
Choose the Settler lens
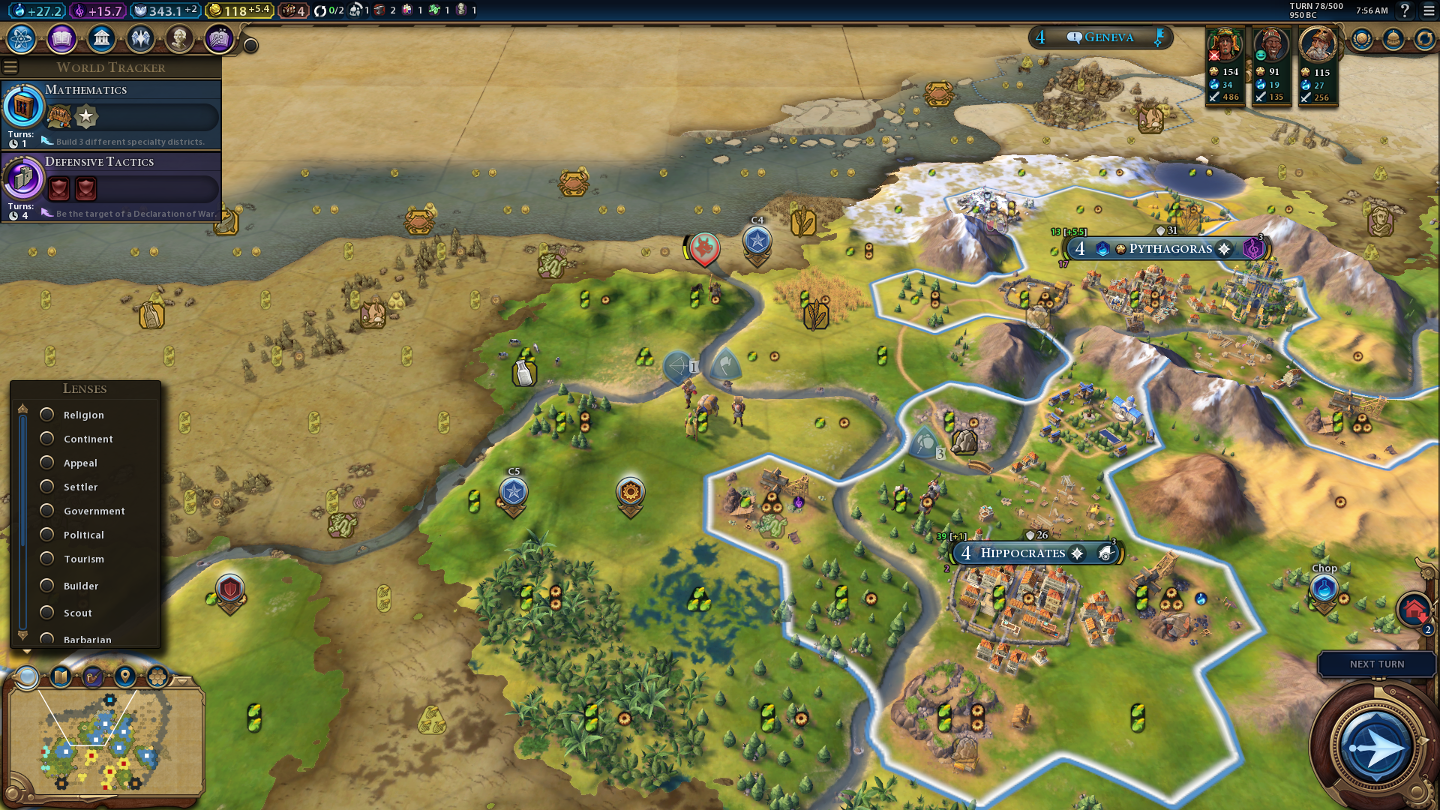pos(47,487)
